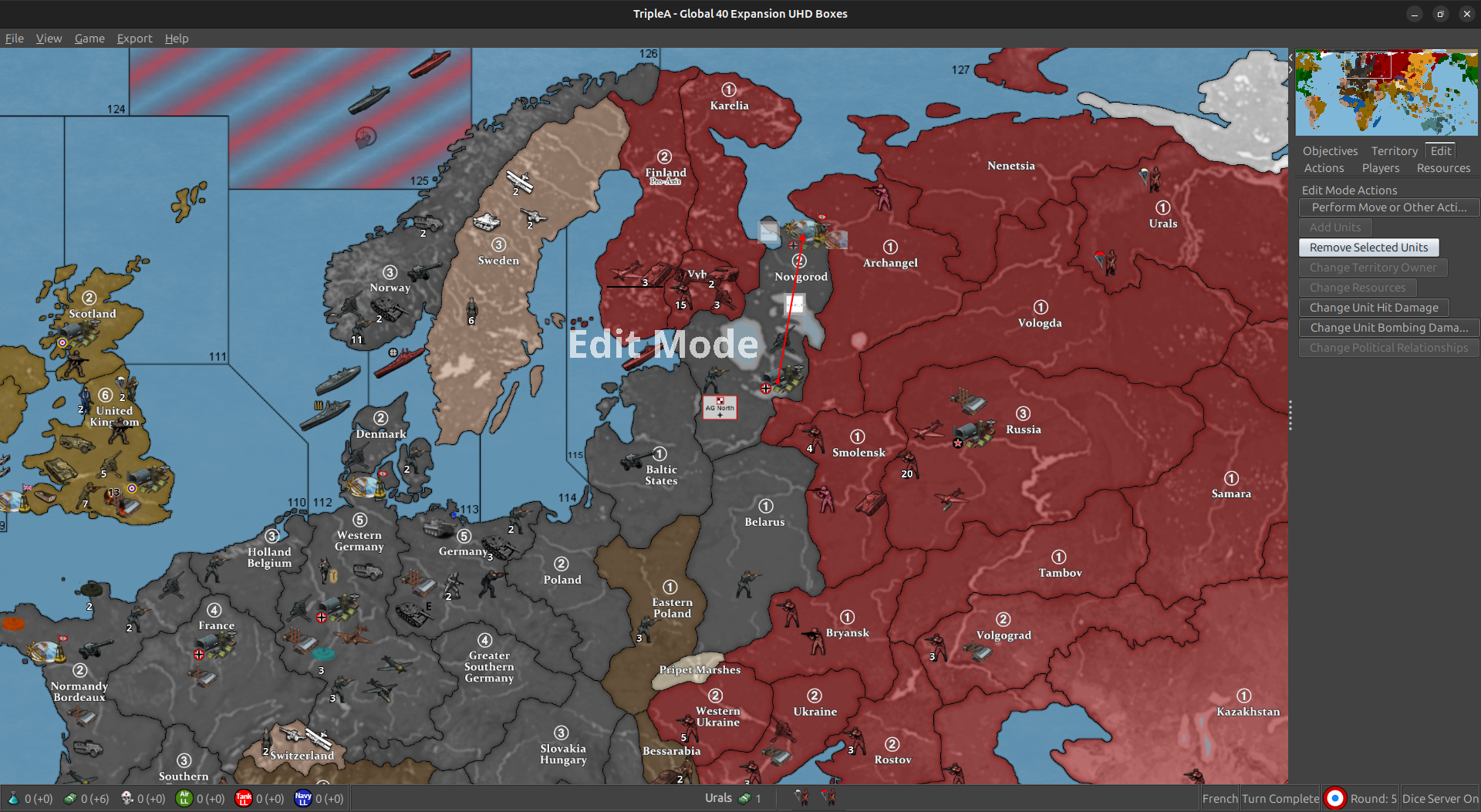Toggle Remove Selected Units mode

1368,247
